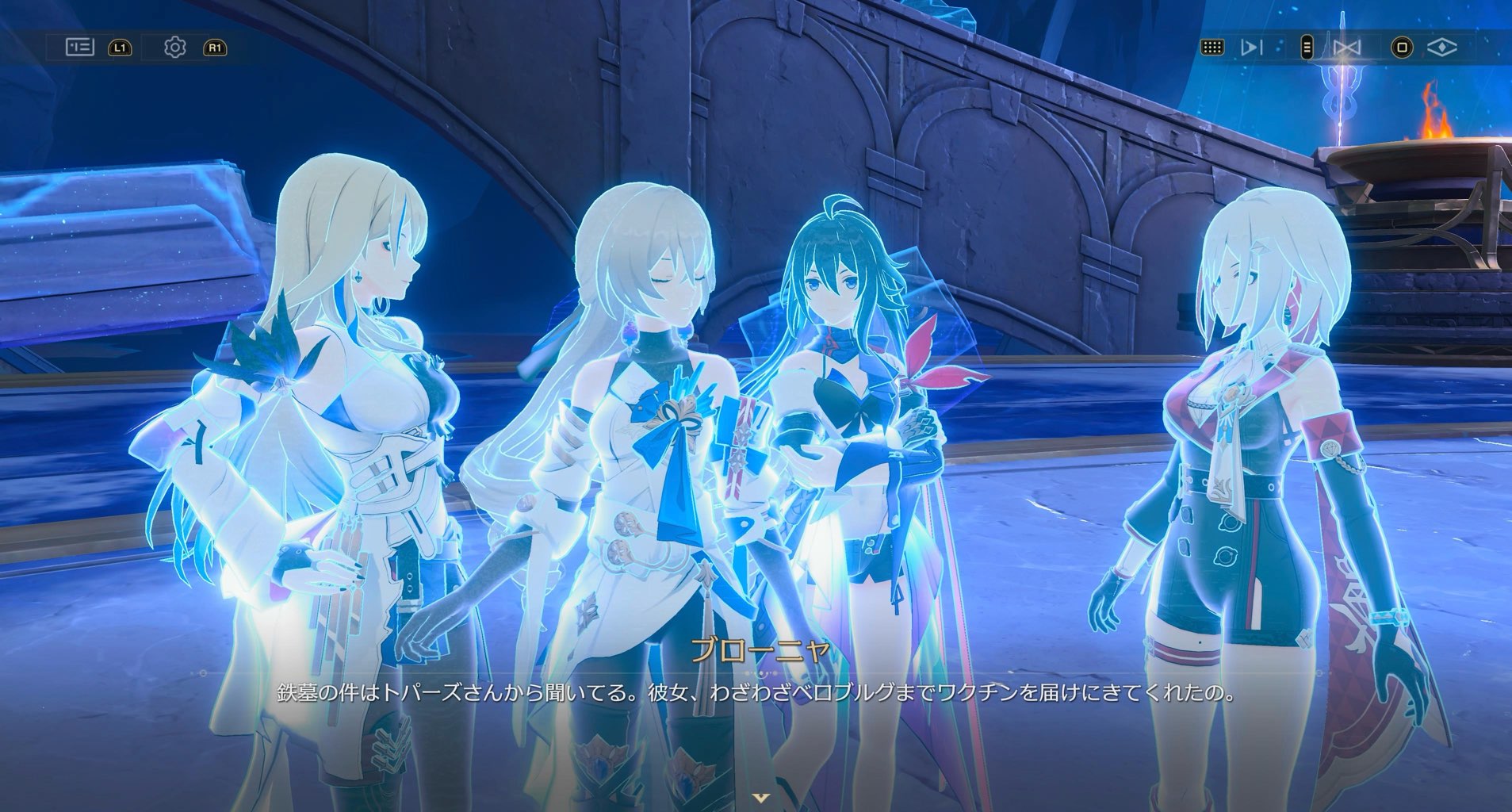1512x812 pixels.
Task: Open the settings gear menu
Action: pos(174,48)
